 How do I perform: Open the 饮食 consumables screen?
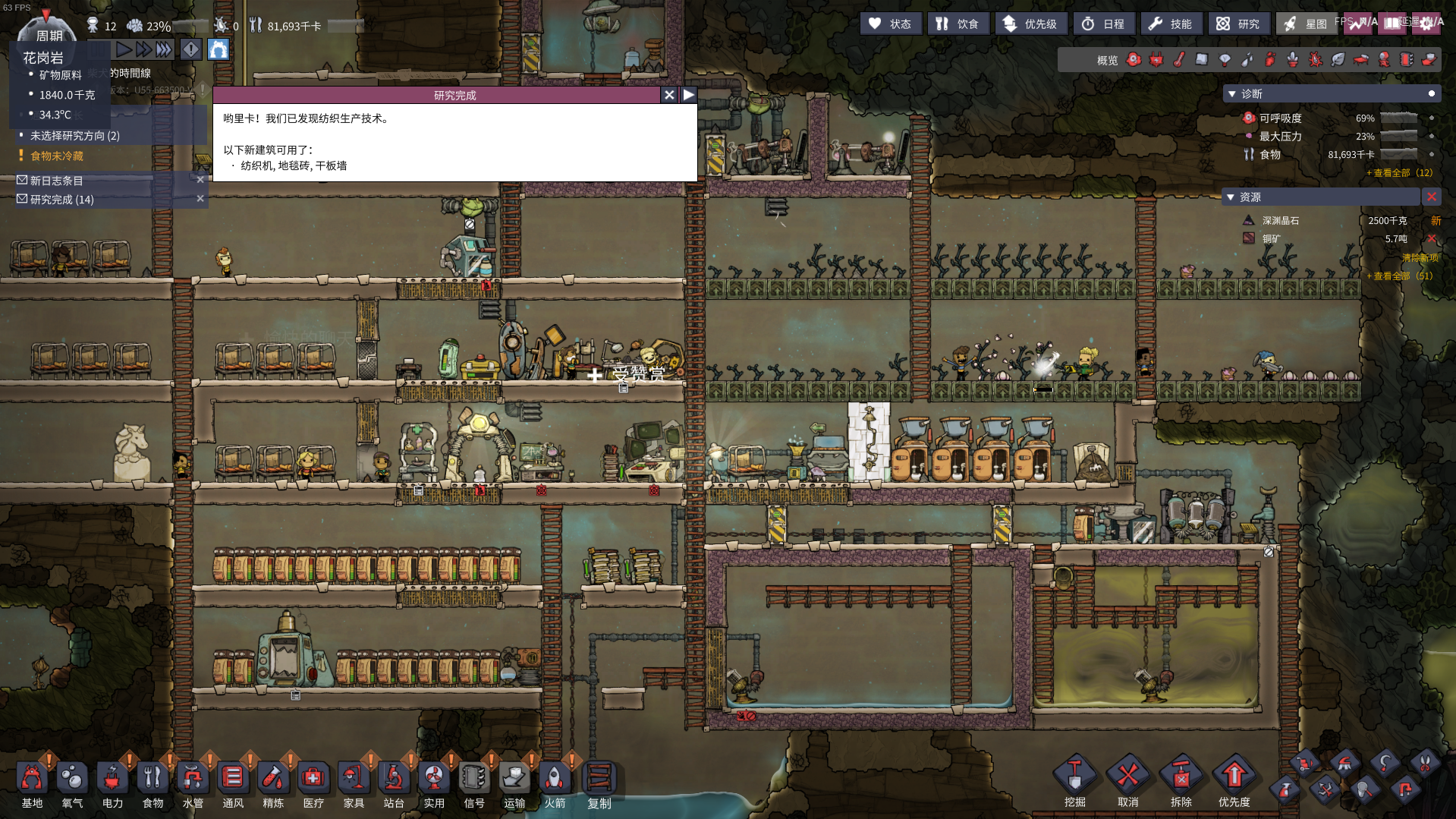958,24
